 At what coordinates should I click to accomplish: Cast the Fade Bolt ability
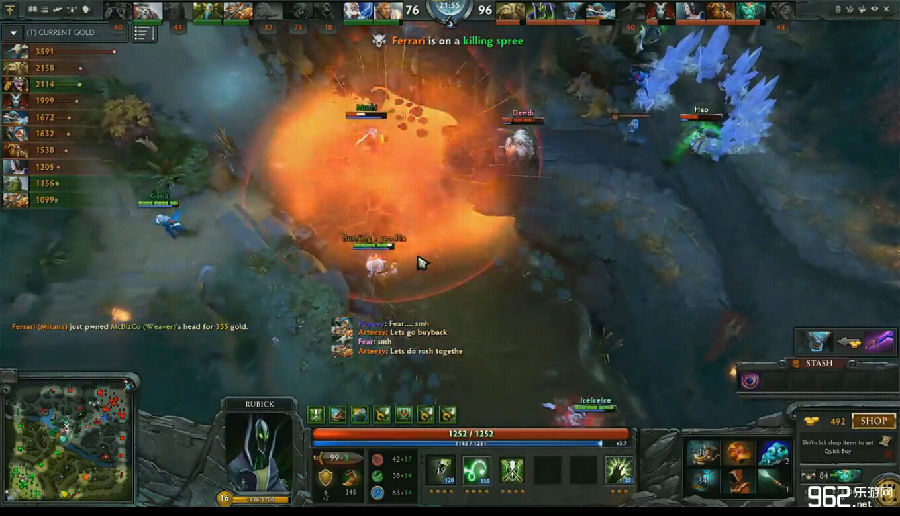[477, 468]
